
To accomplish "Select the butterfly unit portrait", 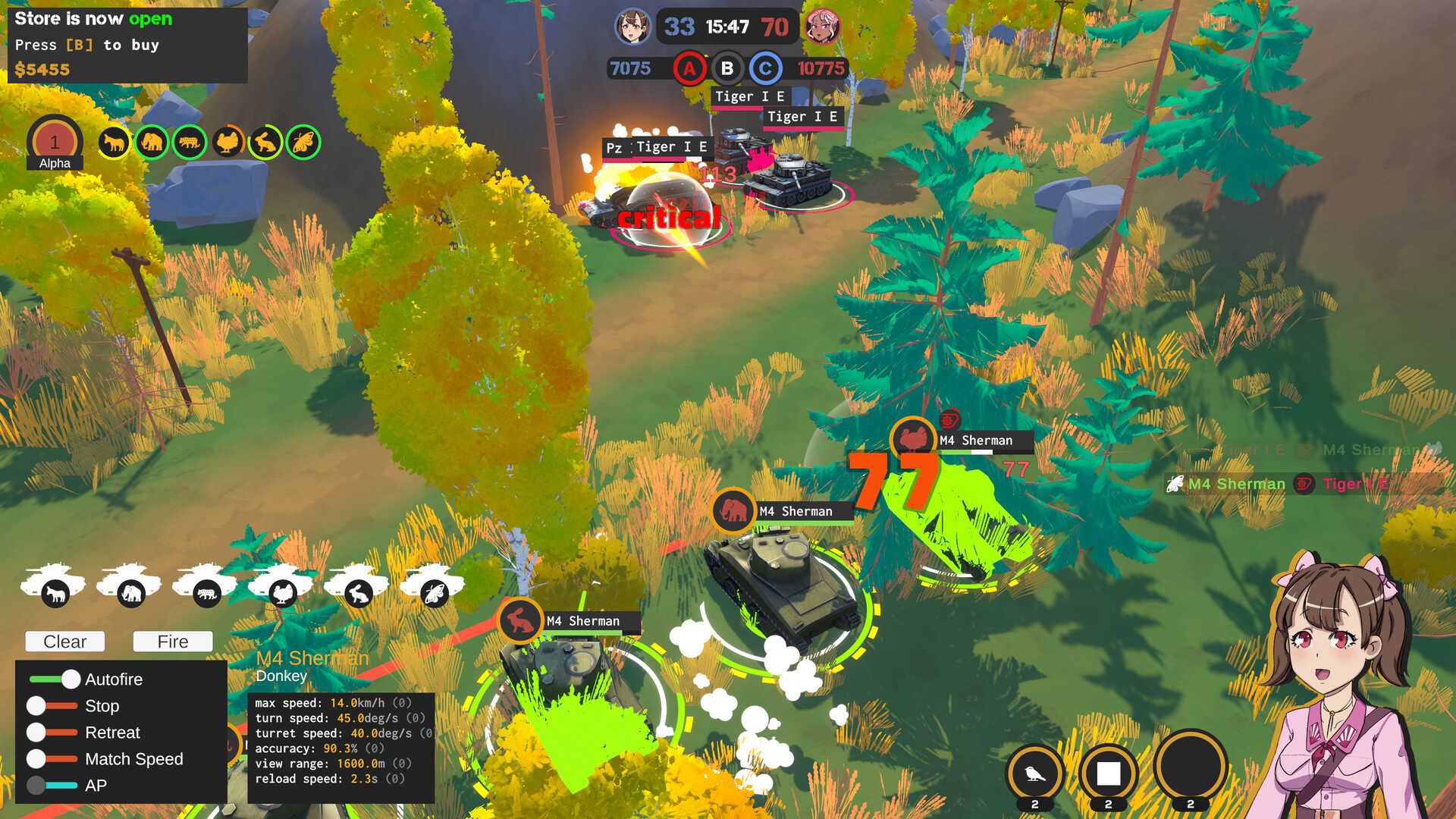I will 303,143.
